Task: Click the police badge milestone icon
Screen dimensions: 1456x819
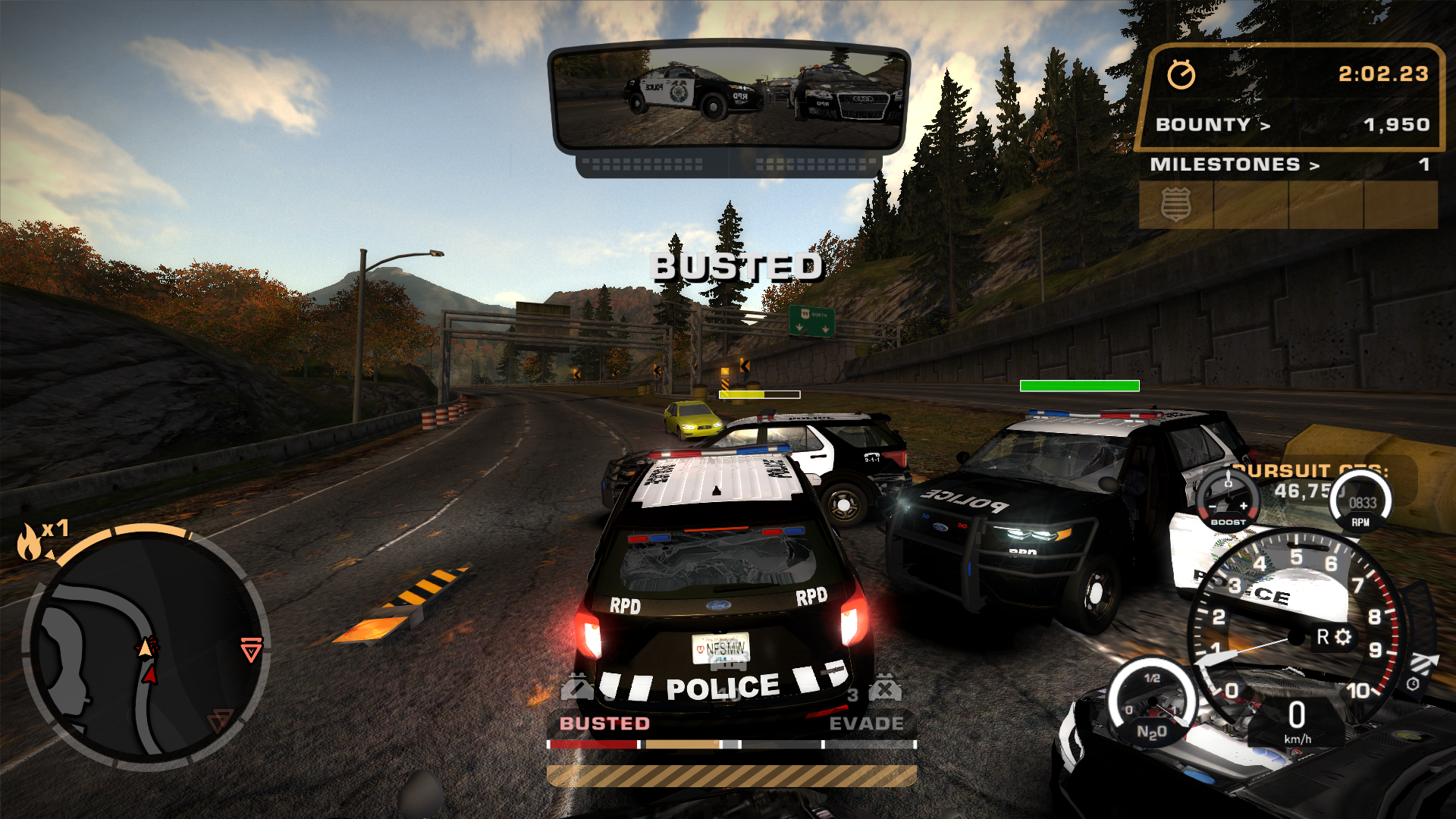Action: point(1175,204)
